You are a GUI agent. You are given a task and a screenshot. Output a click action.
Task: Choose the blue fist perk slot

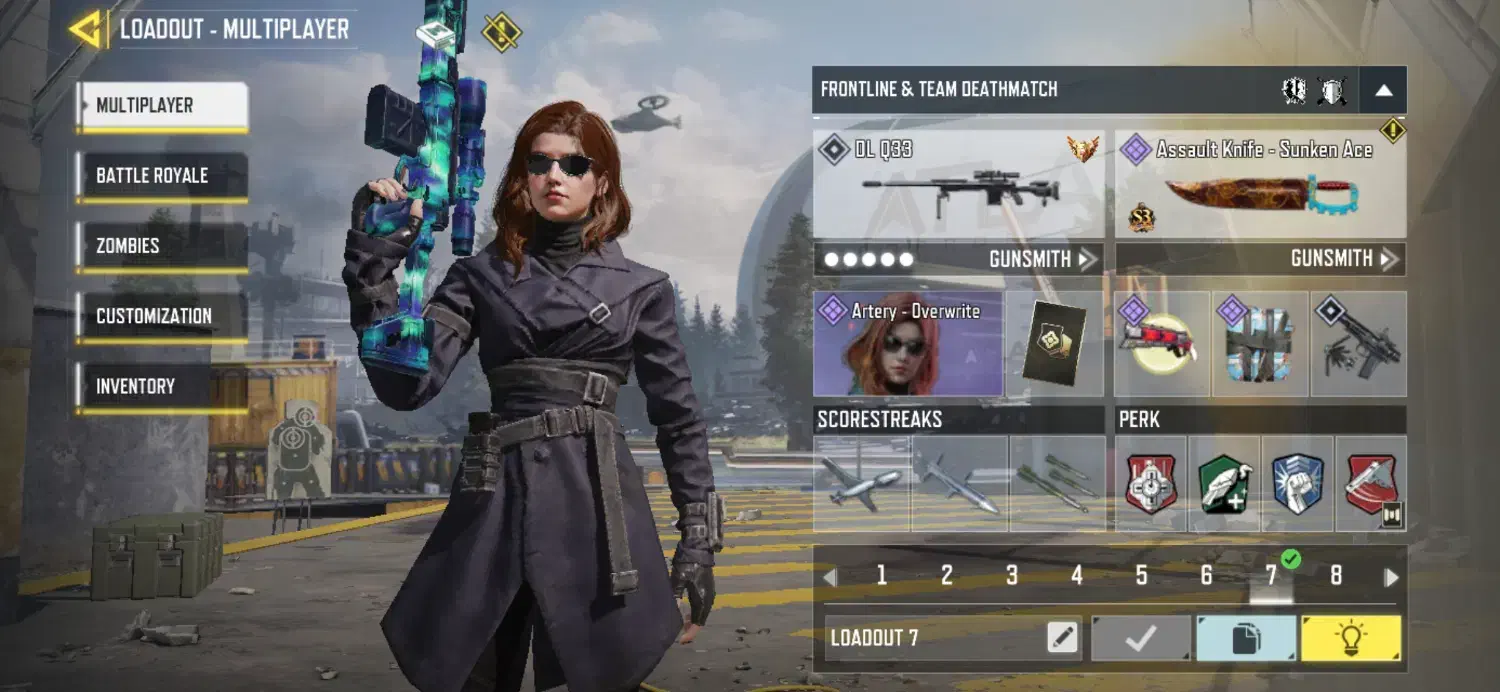[1297, 484]
